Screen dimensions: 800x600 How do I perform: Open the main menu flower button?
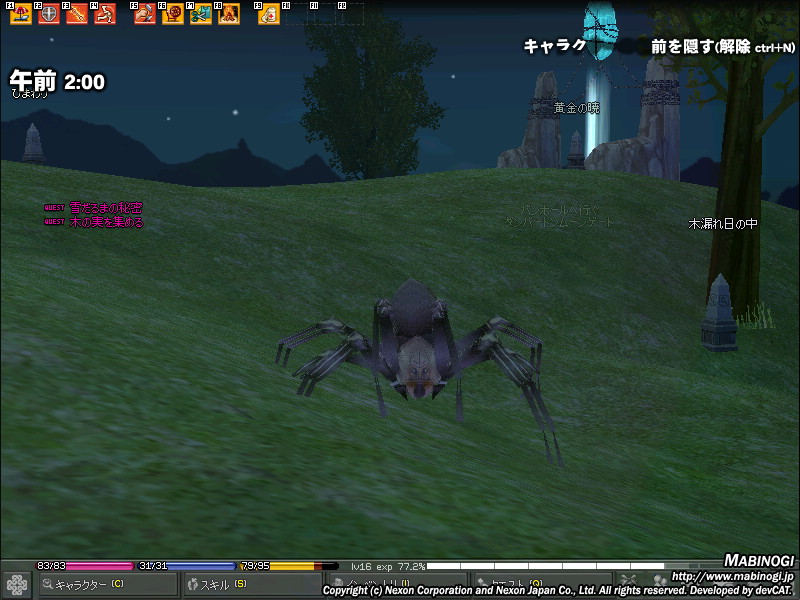coord(17,584)
